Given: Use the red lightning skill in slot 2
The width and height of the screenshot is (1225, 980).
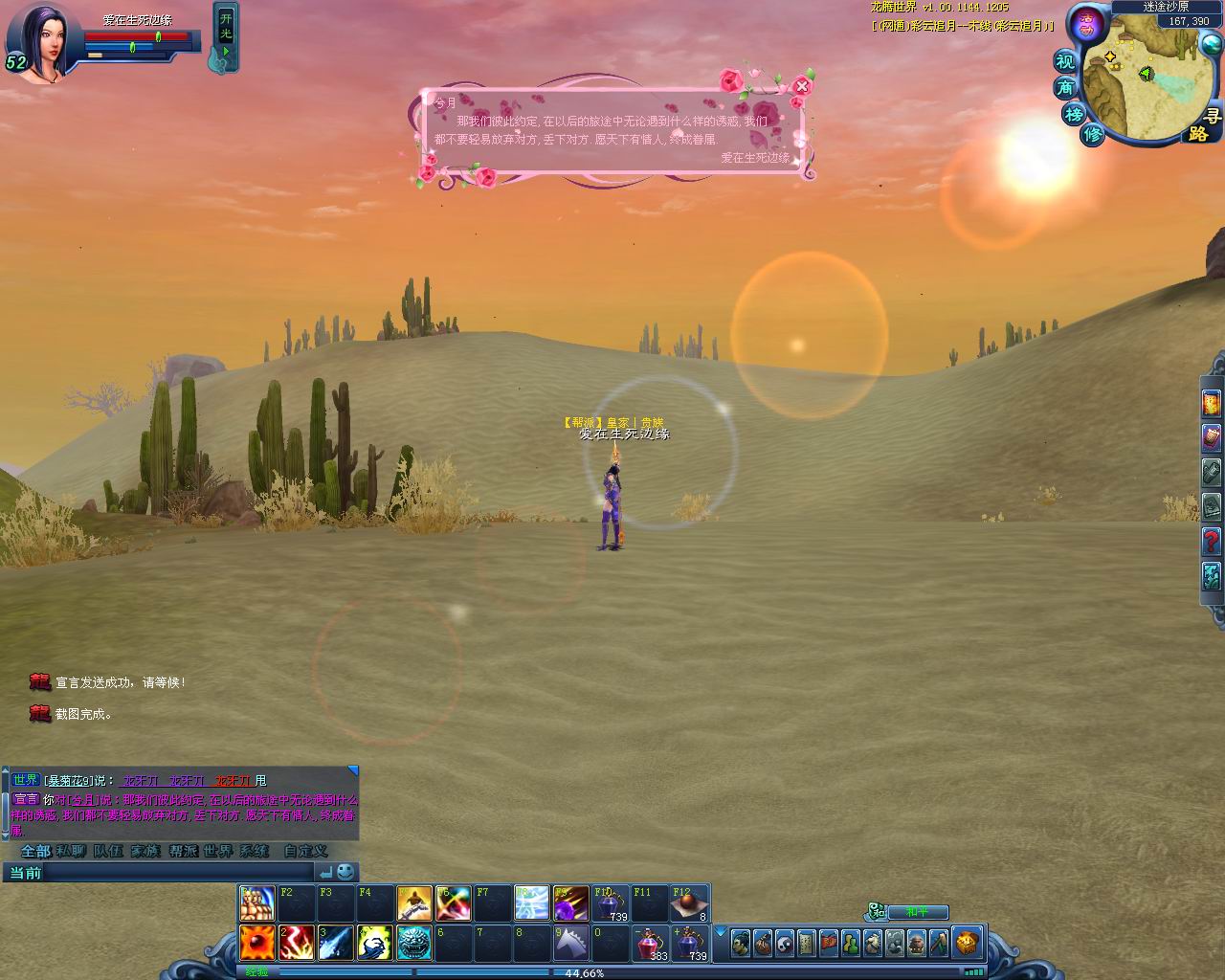Looking at the screenshot, I should tap(297, 944).
